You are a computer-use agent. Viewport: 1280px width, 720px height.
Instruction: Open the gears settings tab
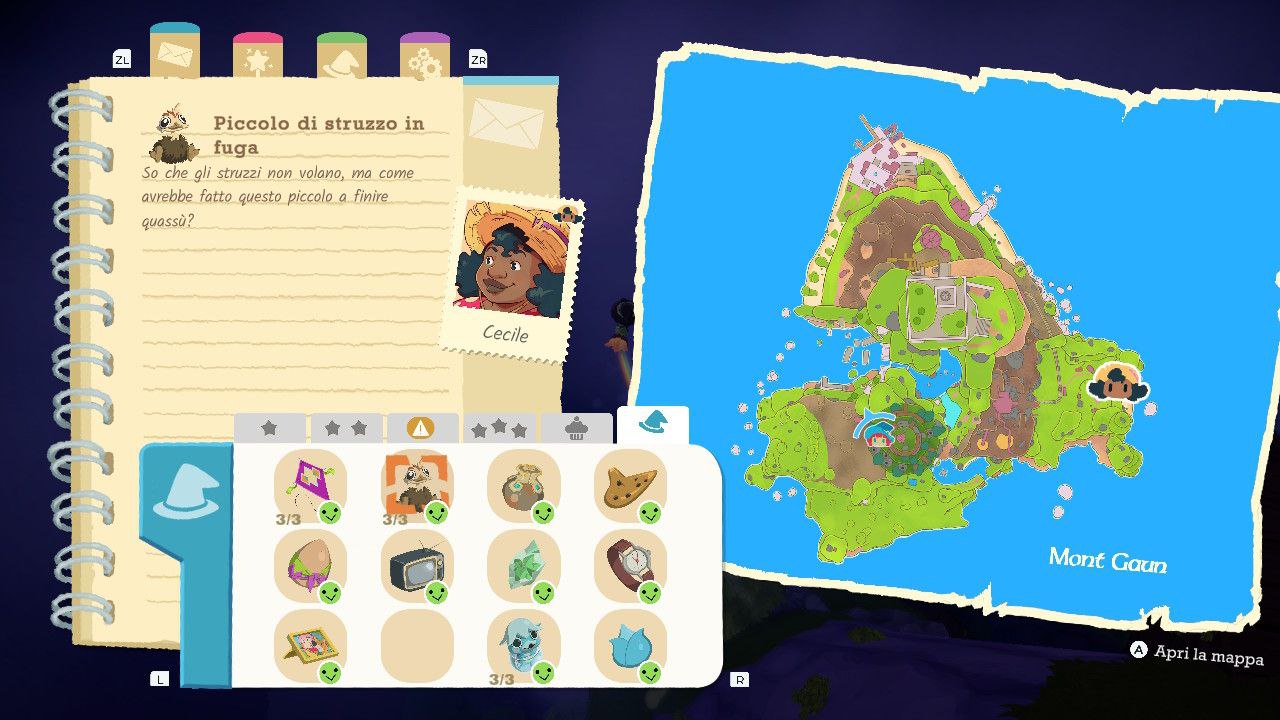click(x=425, y=57)
